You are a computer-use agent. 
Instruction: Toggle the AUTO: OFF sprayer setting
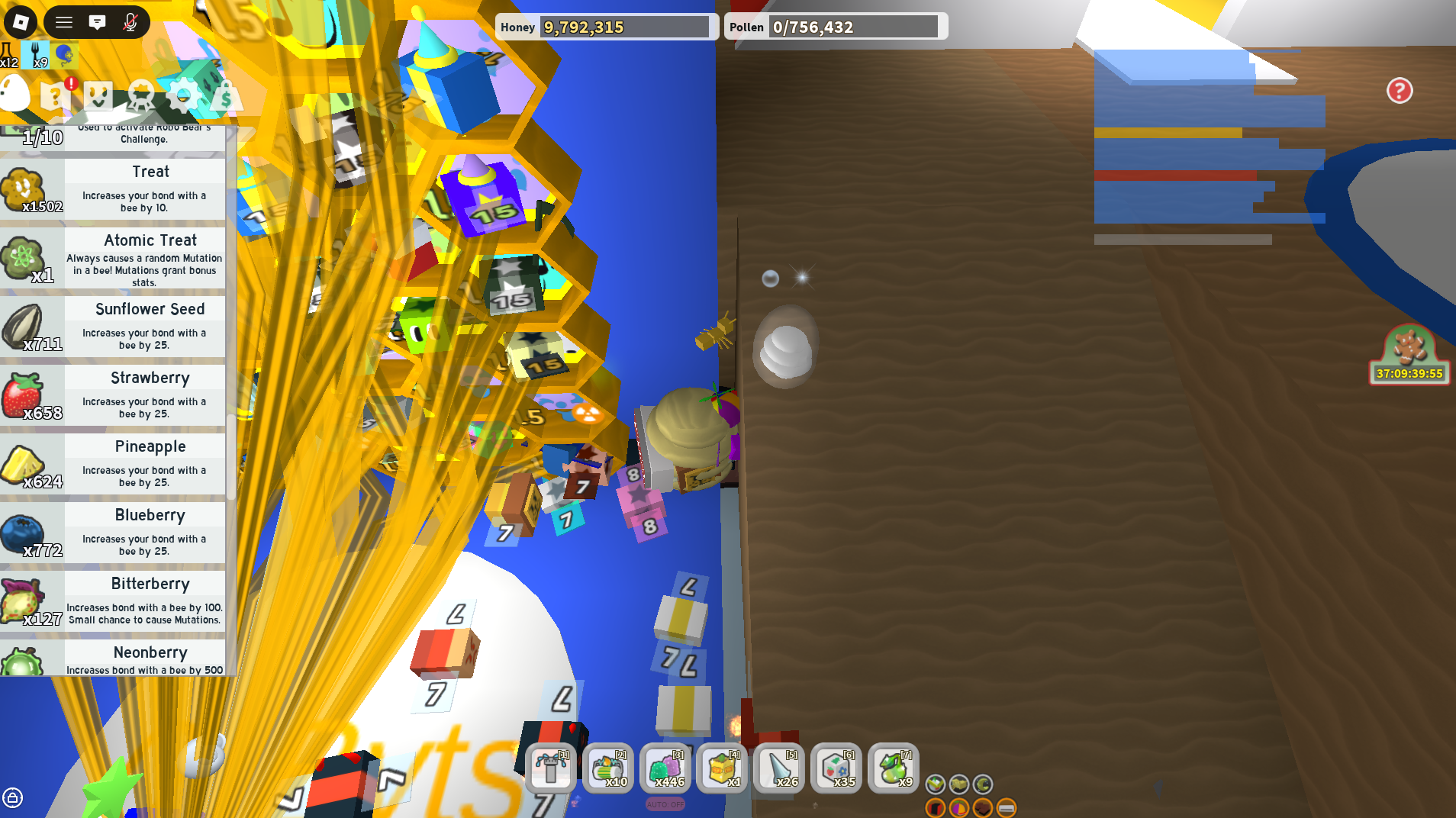point(665,804)
